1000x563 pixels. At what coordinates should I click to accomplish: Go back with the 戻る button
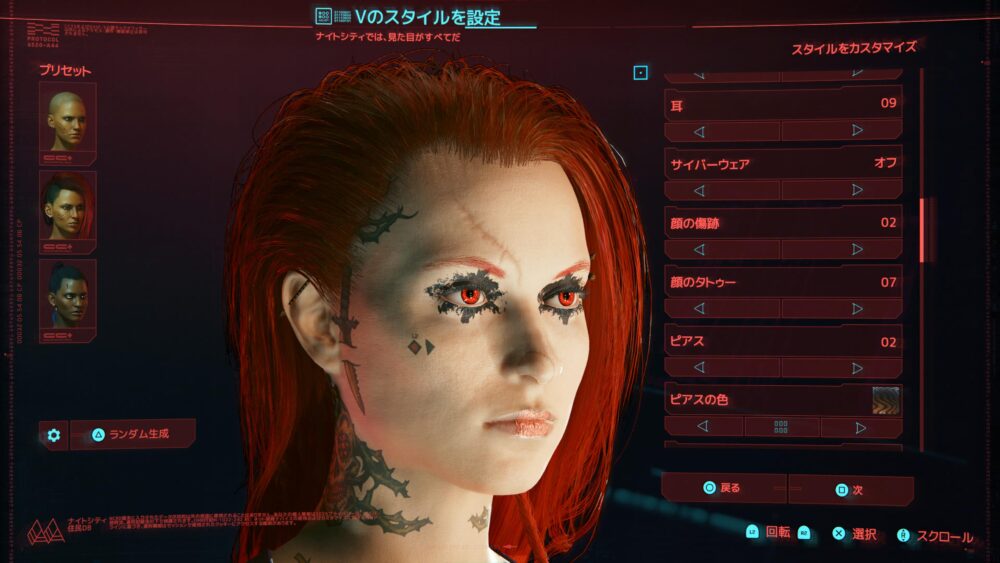coord(724,488)
